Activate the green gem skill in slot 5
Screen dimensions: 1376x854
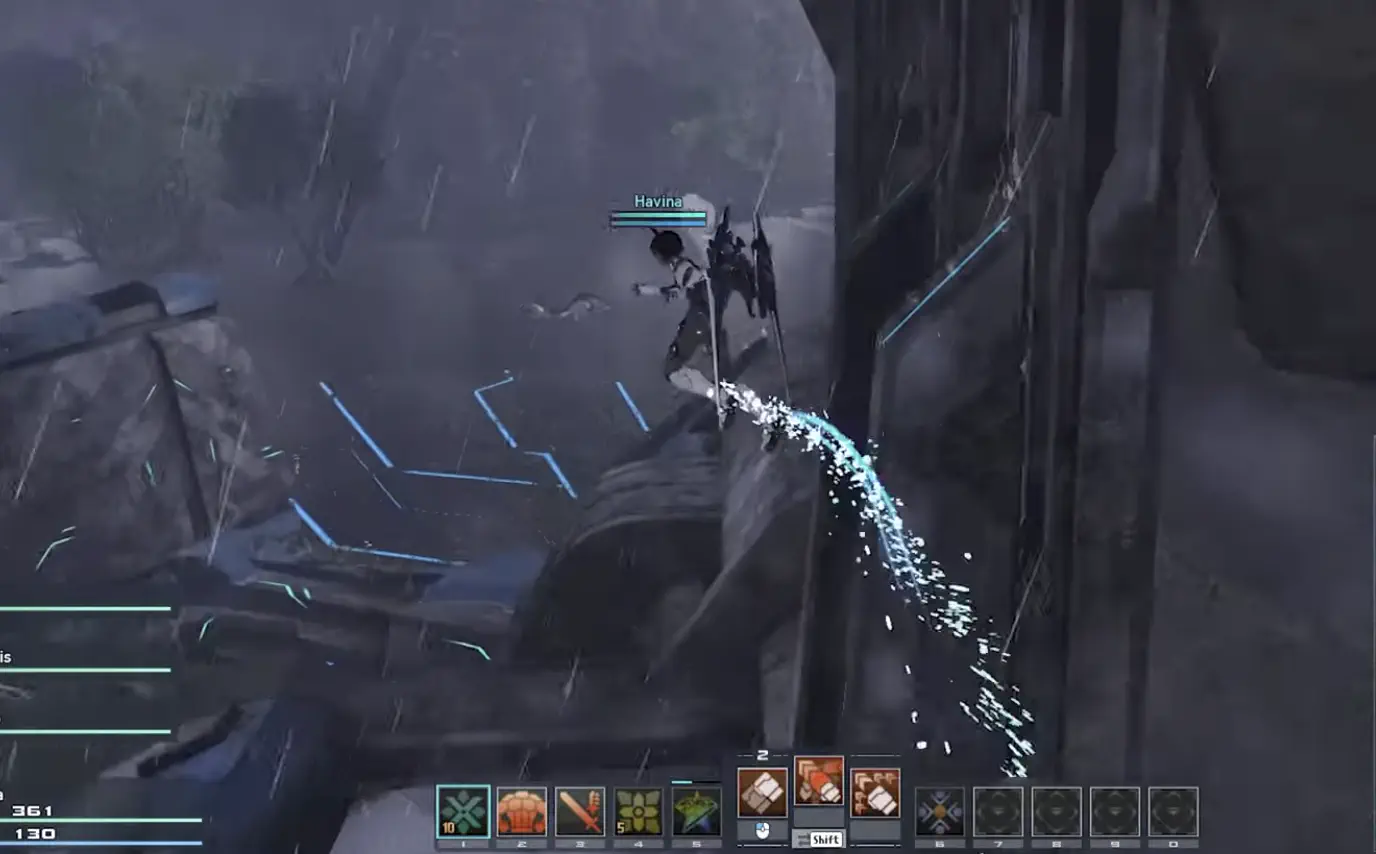[696, 811]
